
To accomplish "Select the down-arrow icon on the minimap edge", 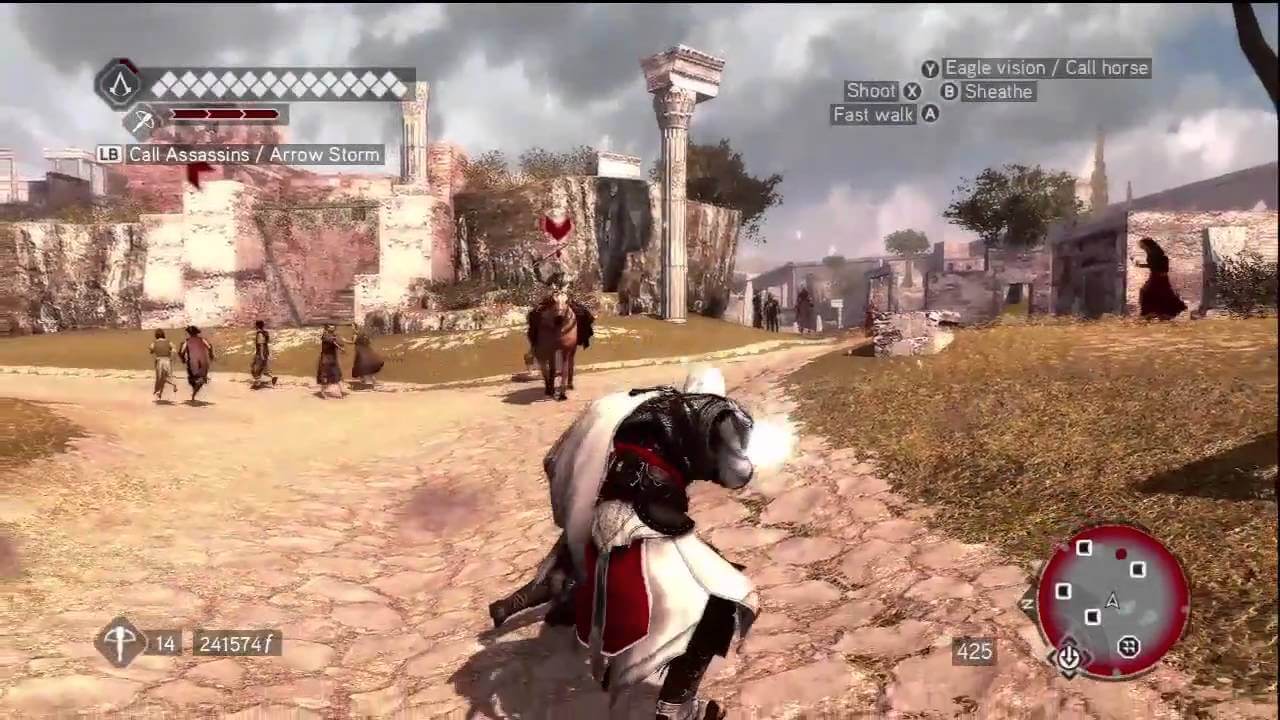I will (x=1068, y=656).
